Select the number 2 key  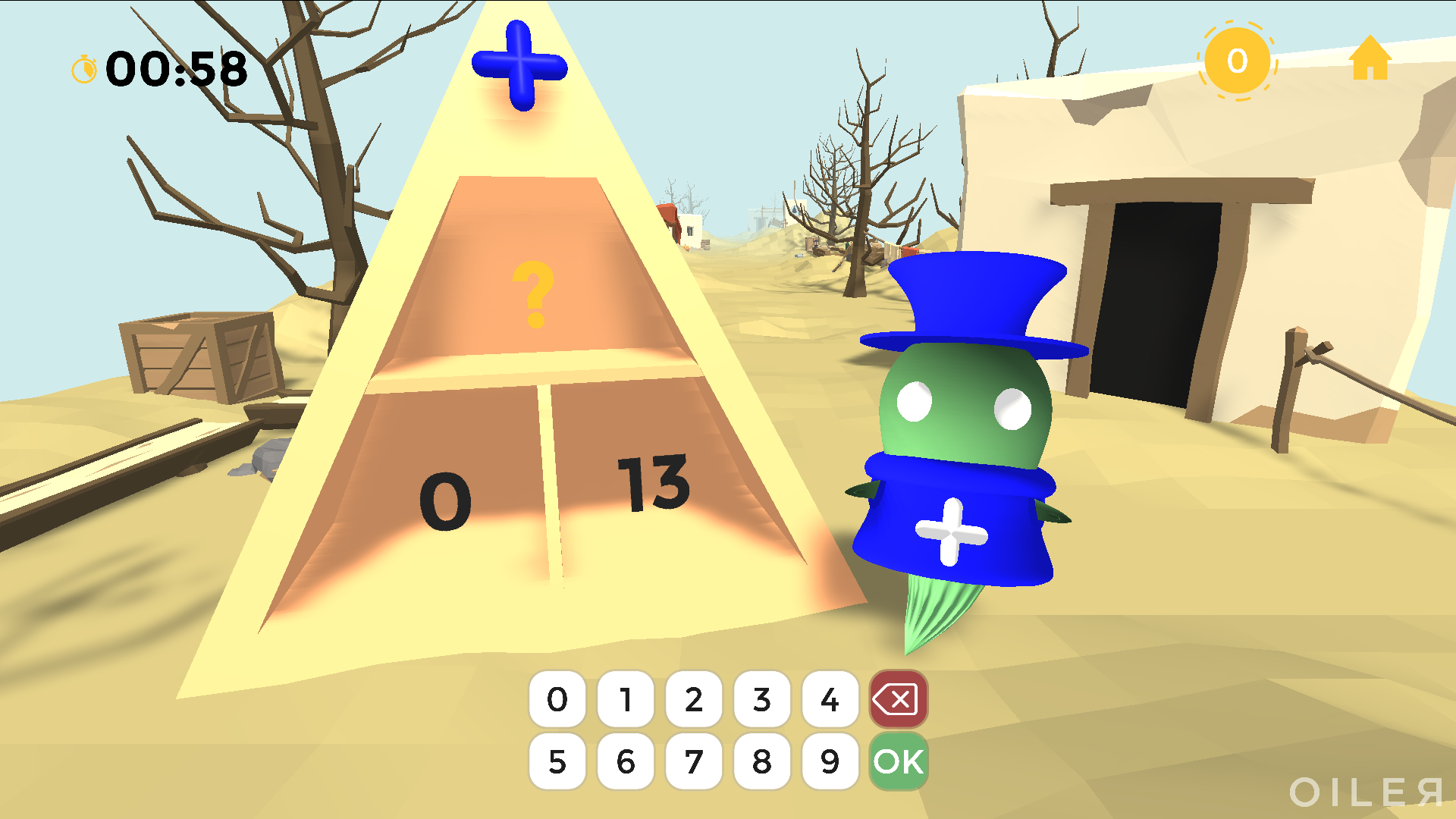click(694, 699)
